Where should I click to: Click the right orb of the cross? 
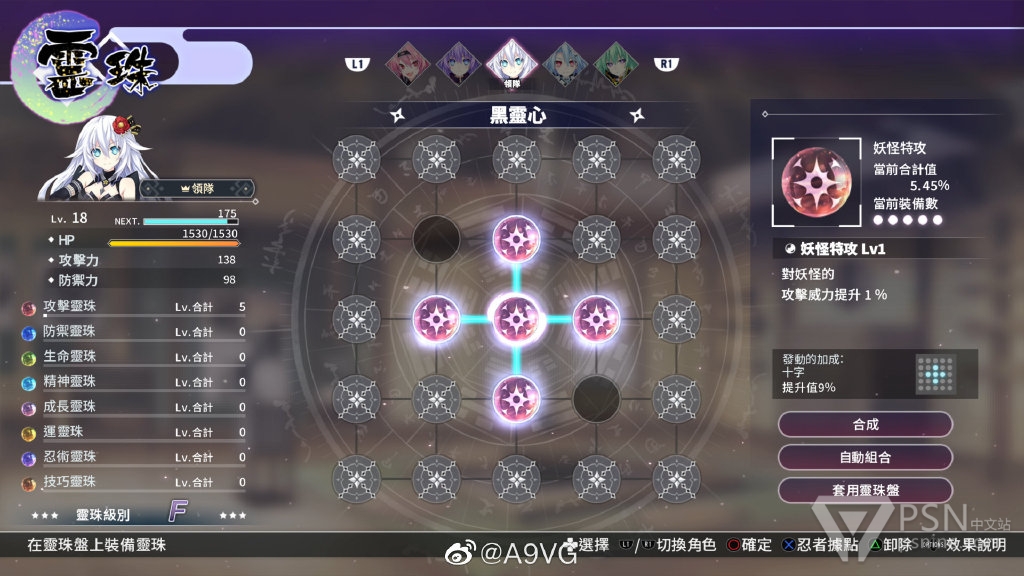point(596,318)
